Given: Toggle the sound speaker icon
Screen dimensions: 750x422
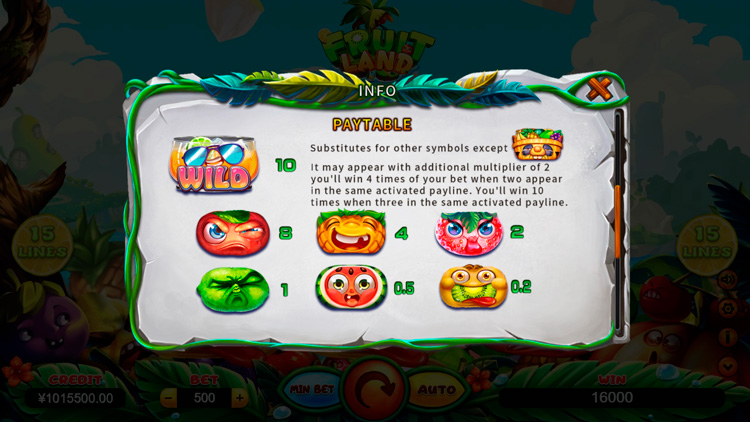Looking at the screenshot, I should click(727, 279).
